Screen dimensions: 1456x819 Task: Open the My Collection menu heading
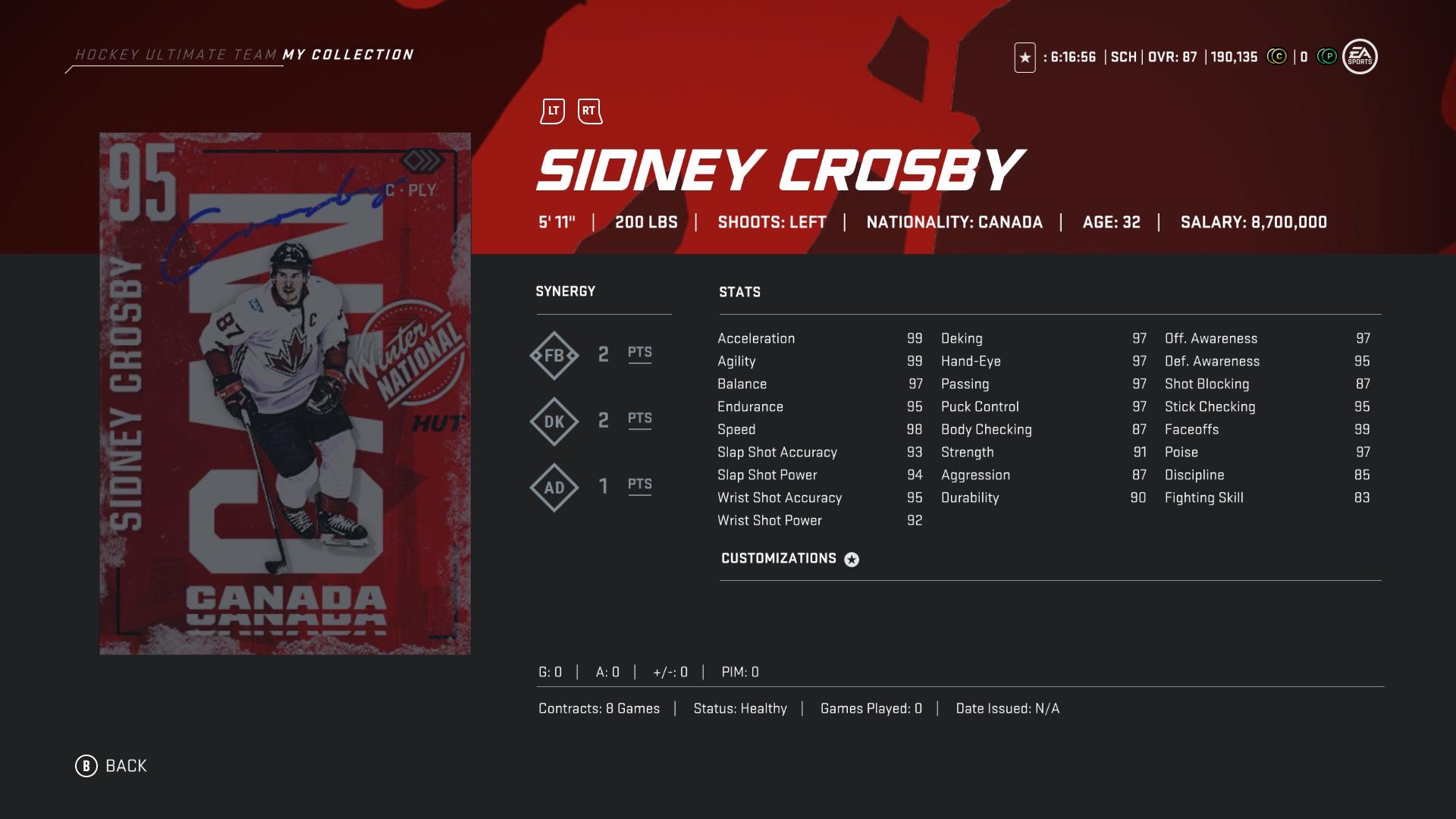(348, 54)
